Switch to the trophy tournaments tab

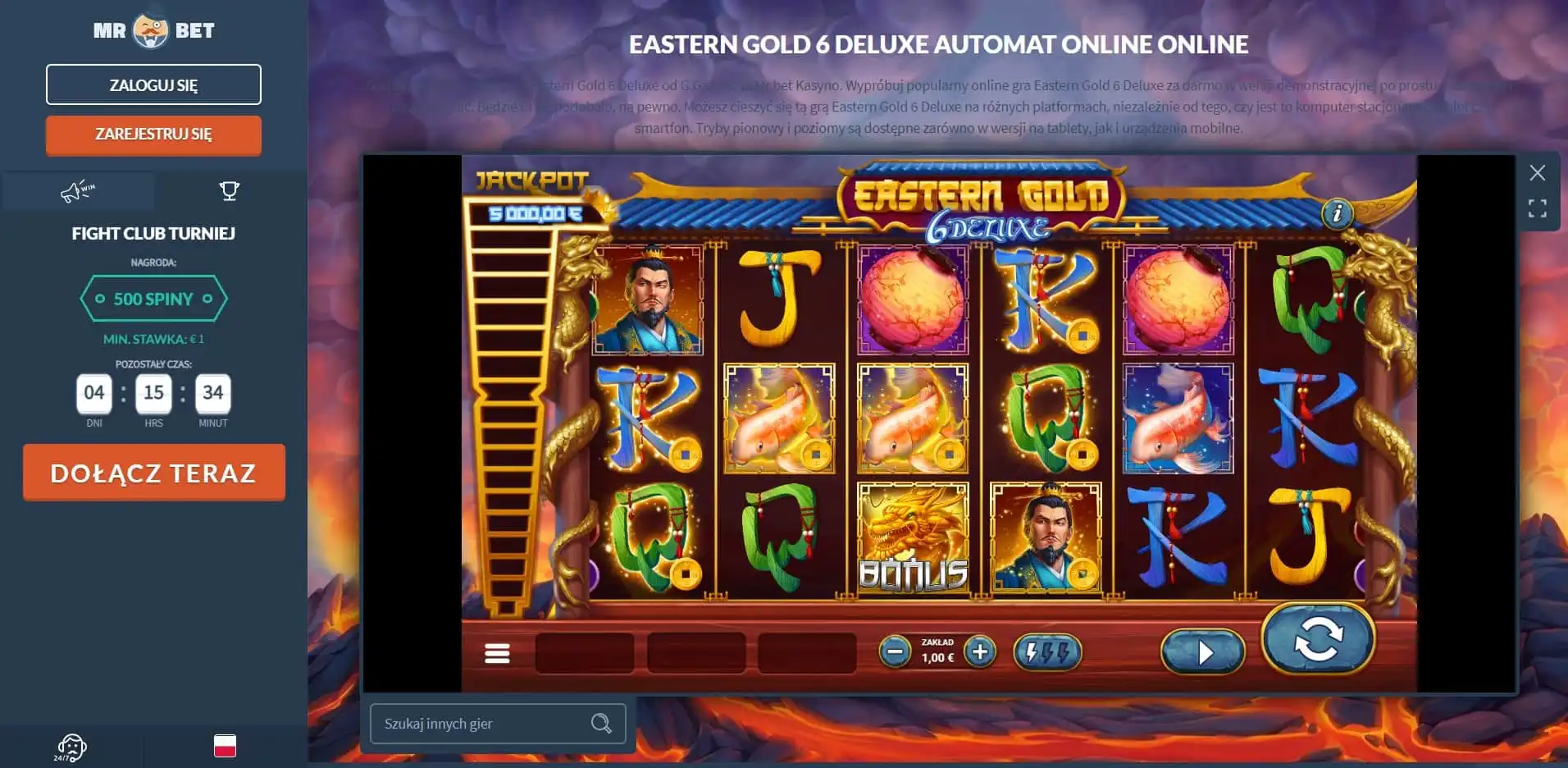230,191
